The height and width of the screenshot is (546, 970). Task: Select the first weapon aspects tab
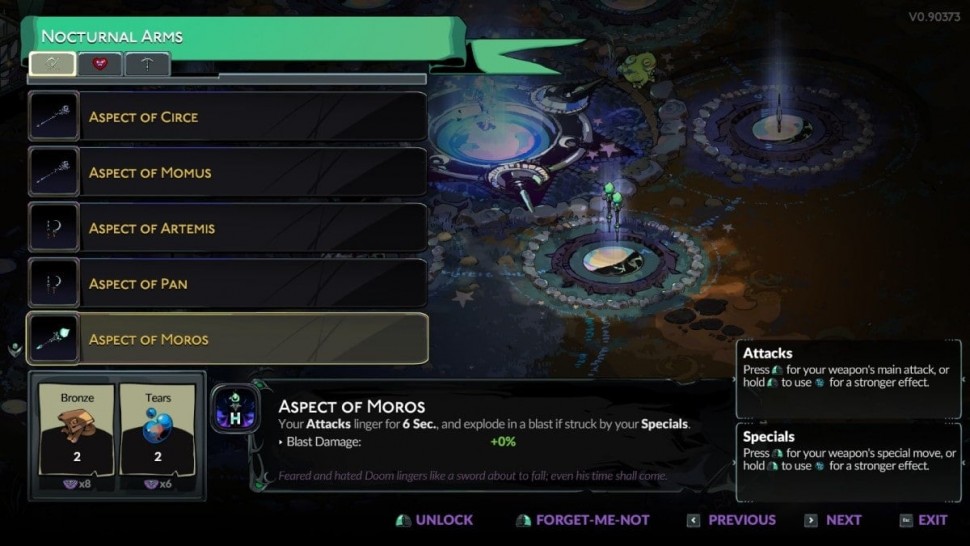52,64
